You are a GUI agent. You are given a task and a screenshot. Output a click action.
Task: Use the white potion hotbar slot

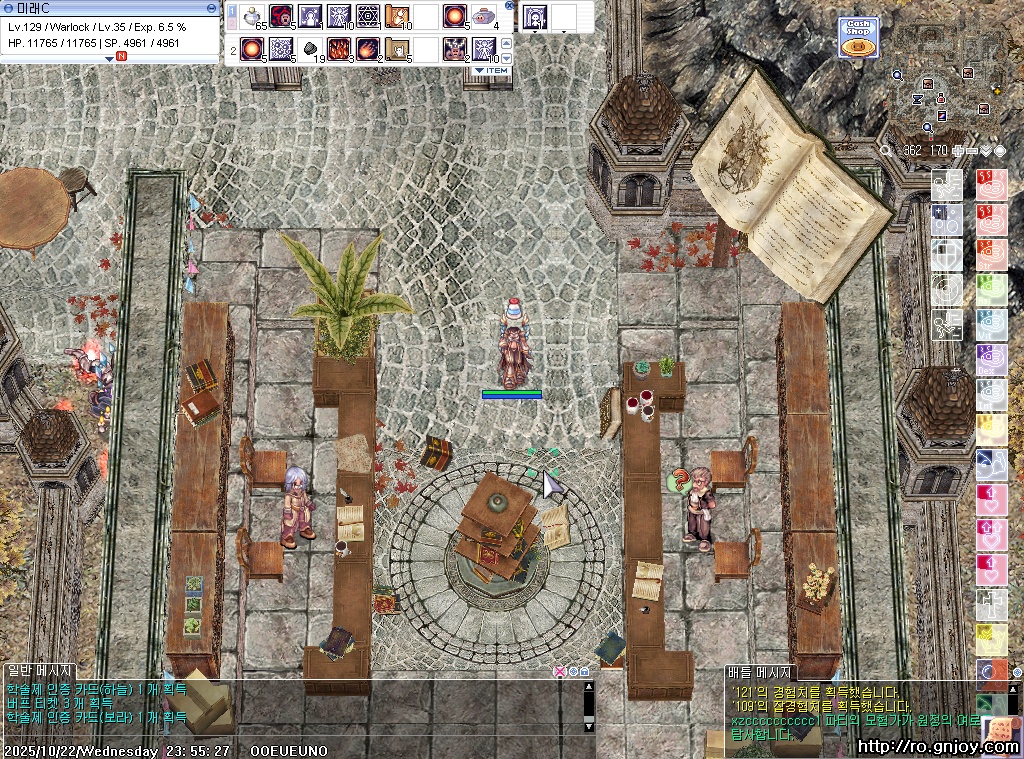coord(254,16)
